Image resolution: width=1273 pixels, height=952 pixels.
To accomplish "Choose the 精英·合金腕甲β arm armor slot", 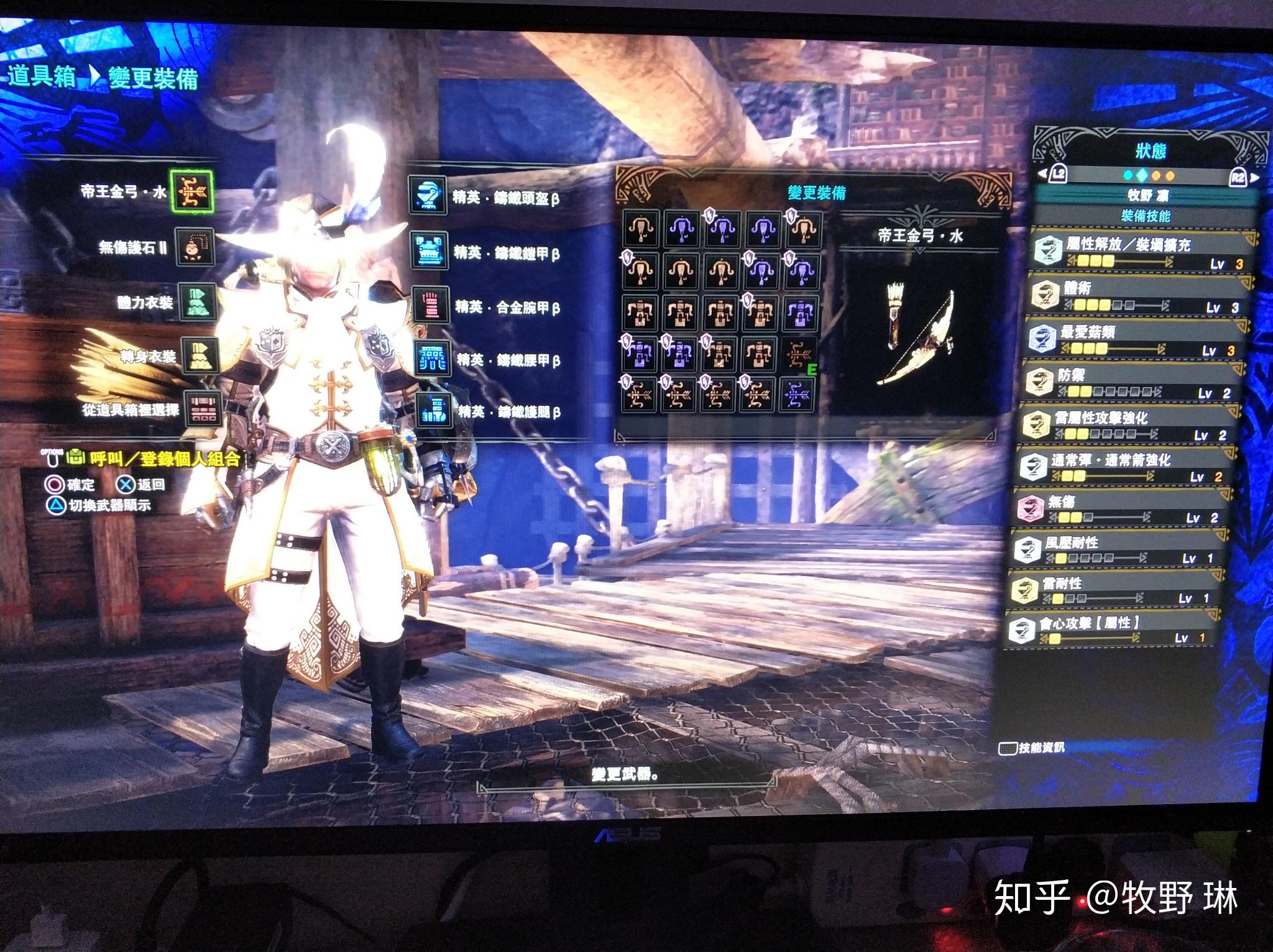I will (430, 306).
